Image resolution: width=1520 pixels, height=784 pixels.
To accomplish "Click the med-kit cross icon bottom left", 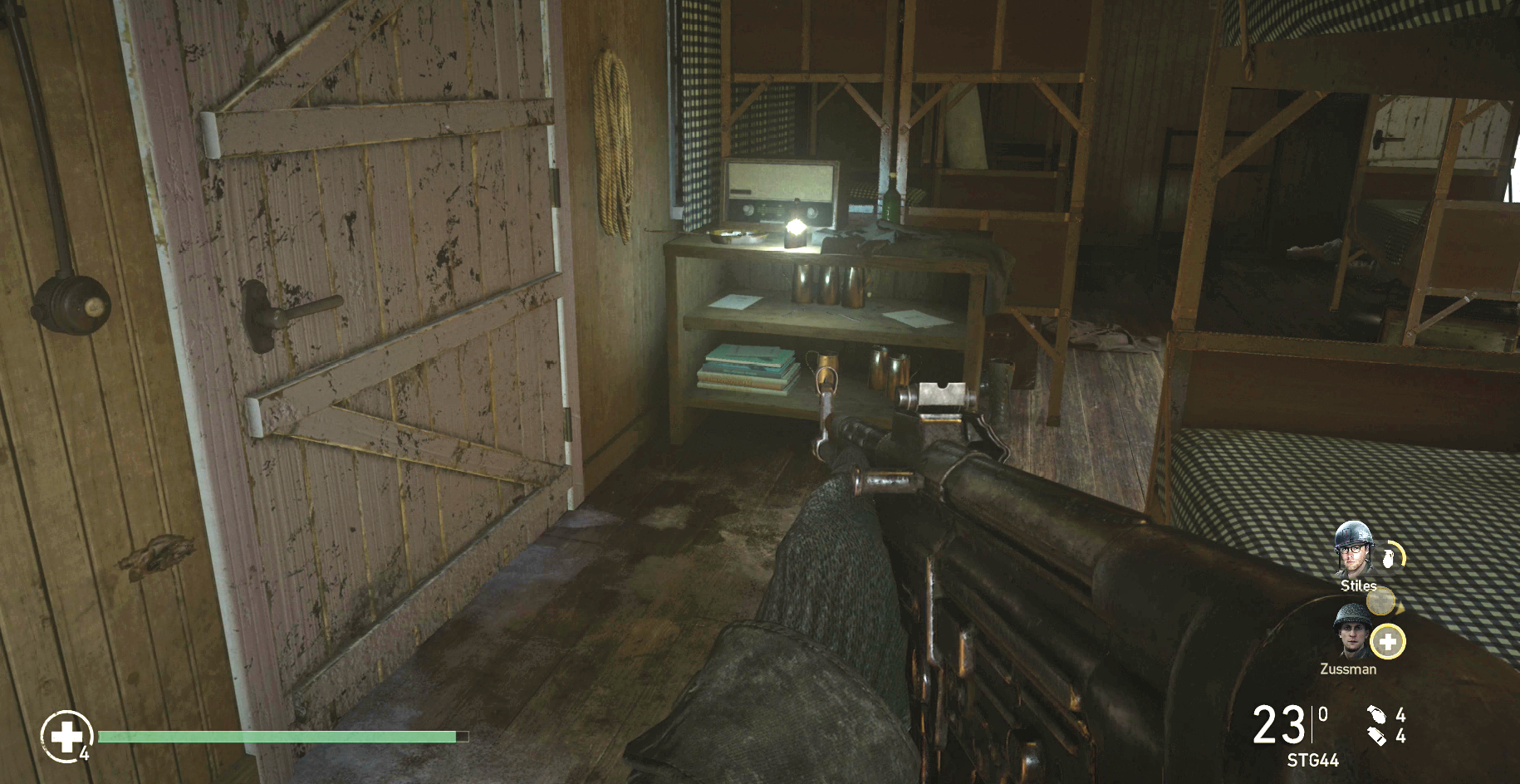I will [x=66, y=737].
